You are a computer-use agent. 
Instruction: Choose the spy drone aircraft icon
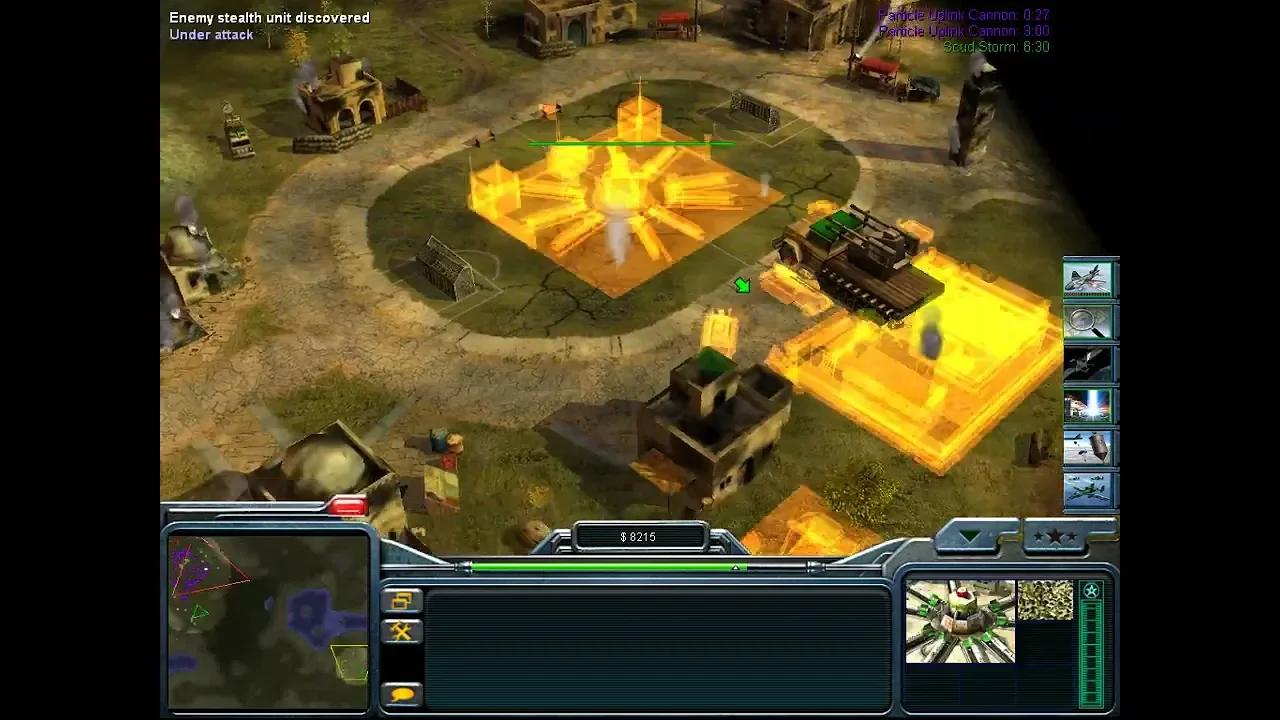(1090, 490)
